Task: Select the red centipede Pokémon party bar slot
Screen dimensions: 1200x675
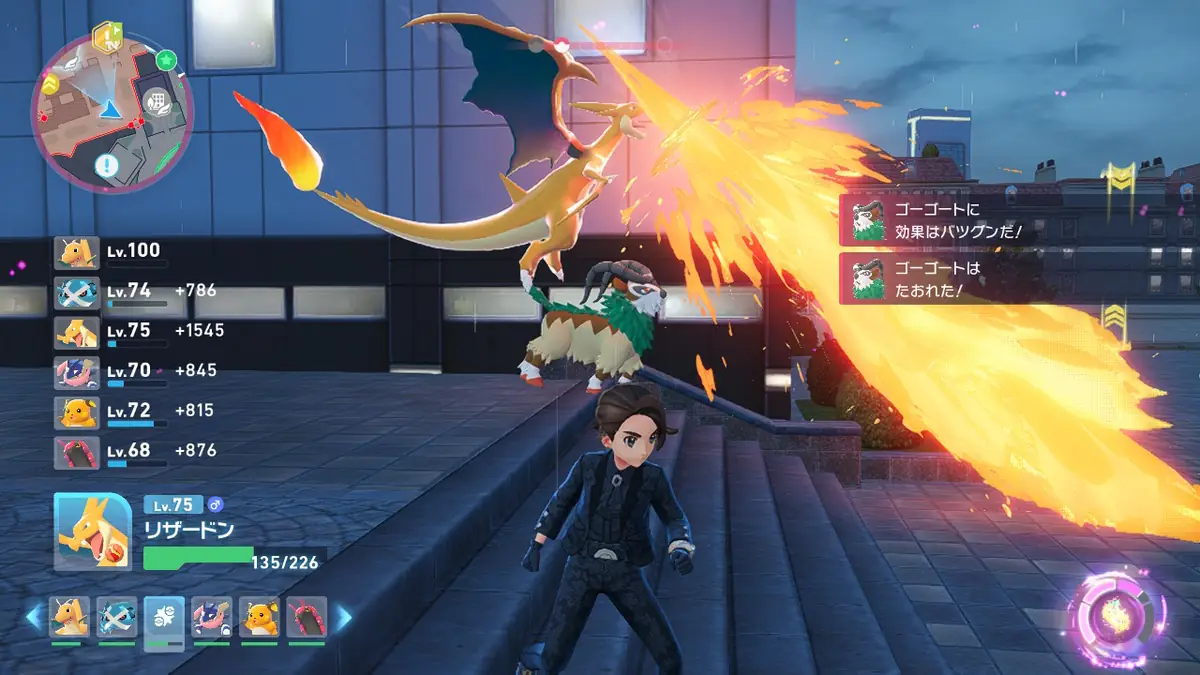Action: coord(306,617)
